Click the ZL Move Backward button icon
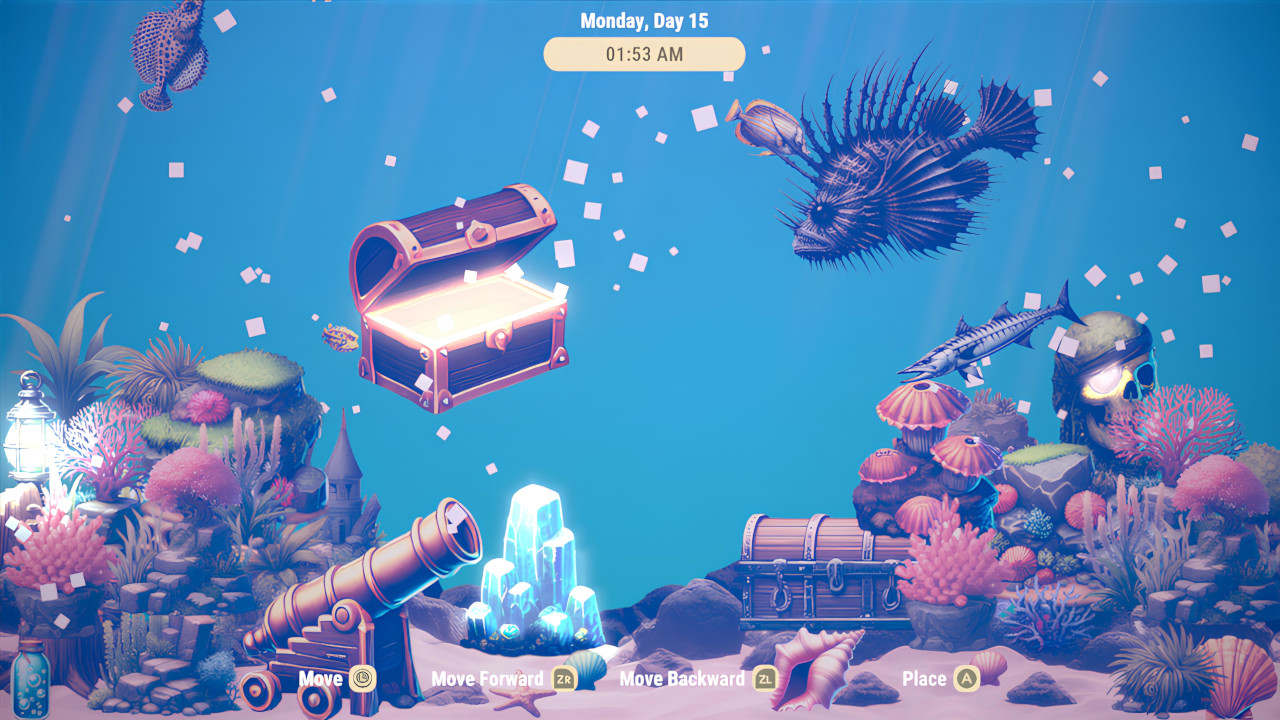The height and width of the screenshot is (720, 1280). [x=765, y=679]
